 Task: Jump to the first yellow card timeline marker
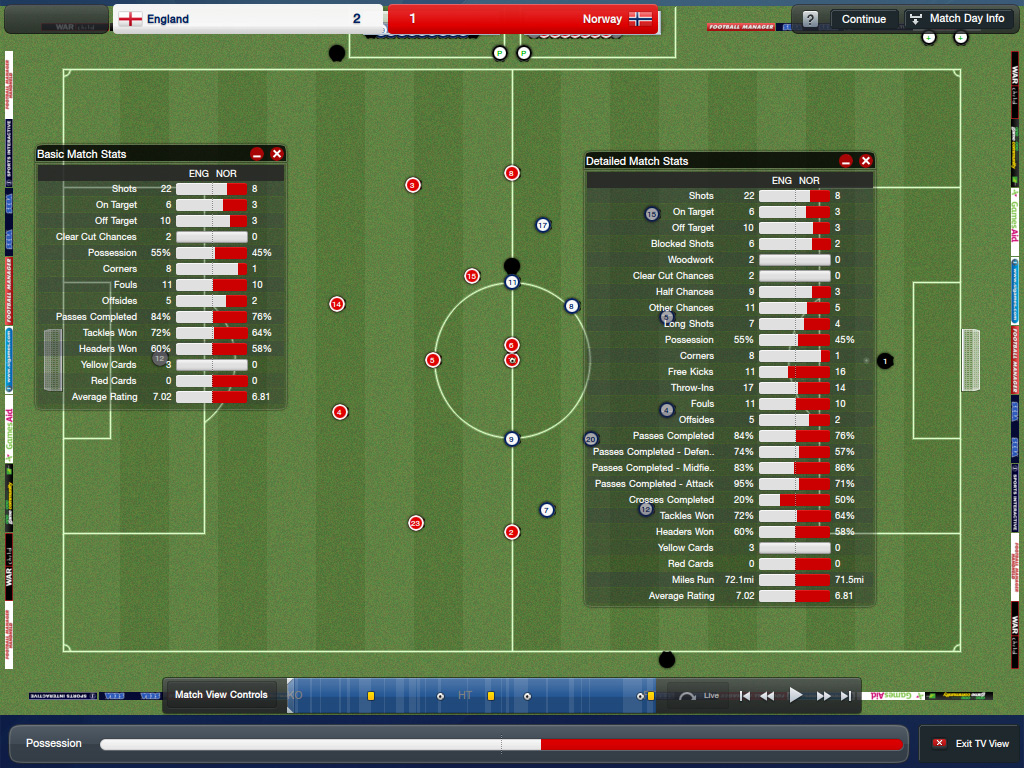(x=371, y=696)
